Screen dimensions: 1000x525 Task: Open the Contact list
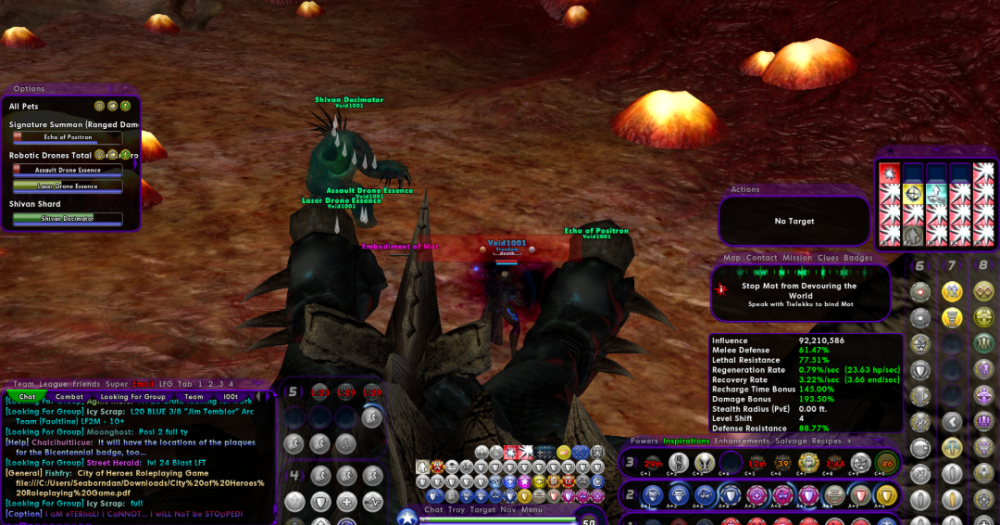[x=761, y=258]
